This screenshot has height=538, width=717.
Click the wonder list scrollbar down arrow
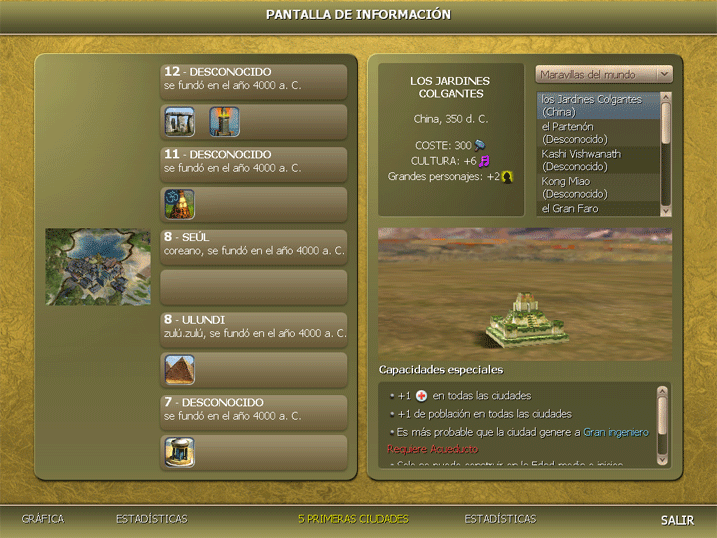[x=666, y=209]
